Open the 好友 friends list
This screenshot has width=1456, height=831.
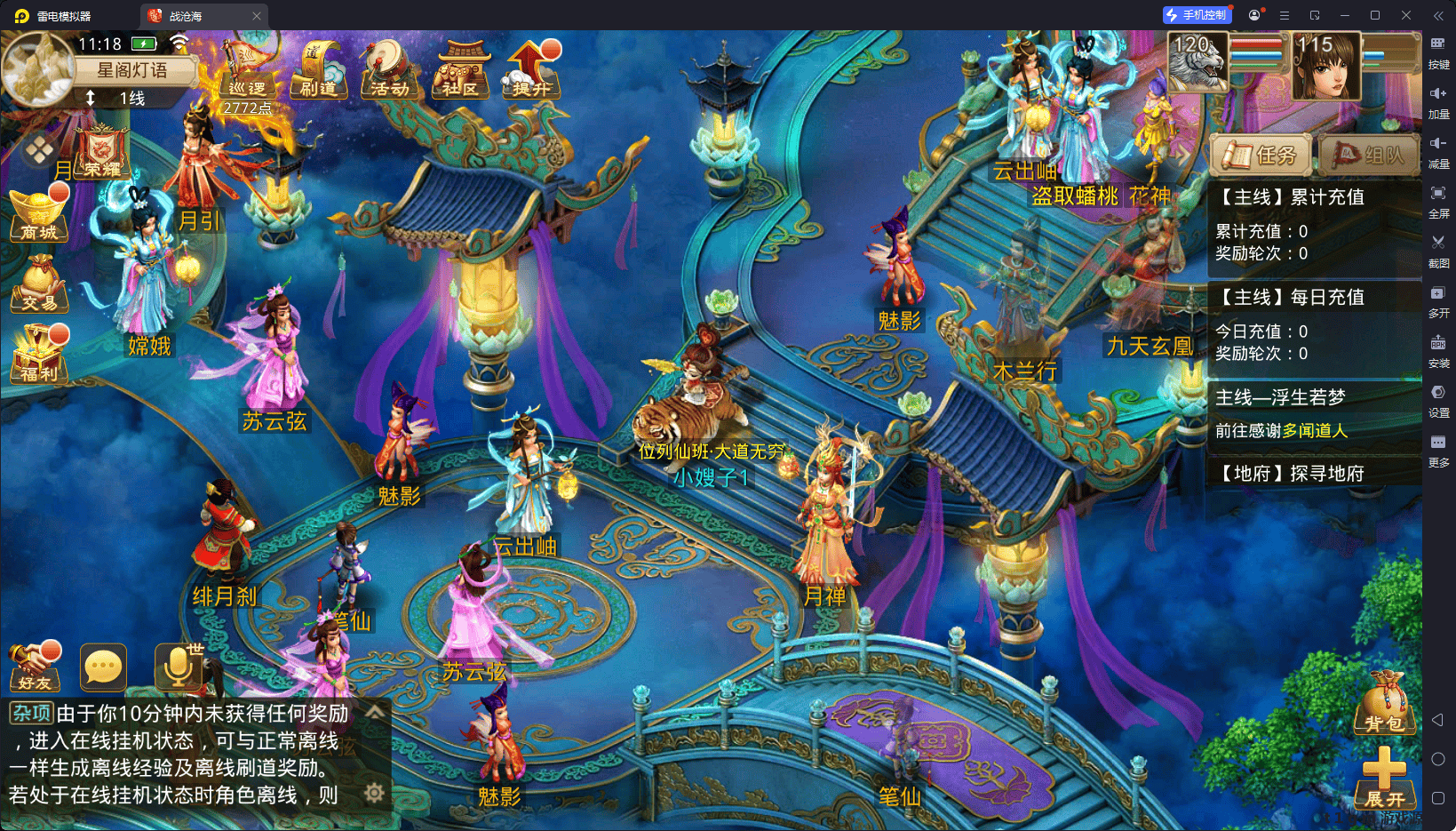[35, 668]
